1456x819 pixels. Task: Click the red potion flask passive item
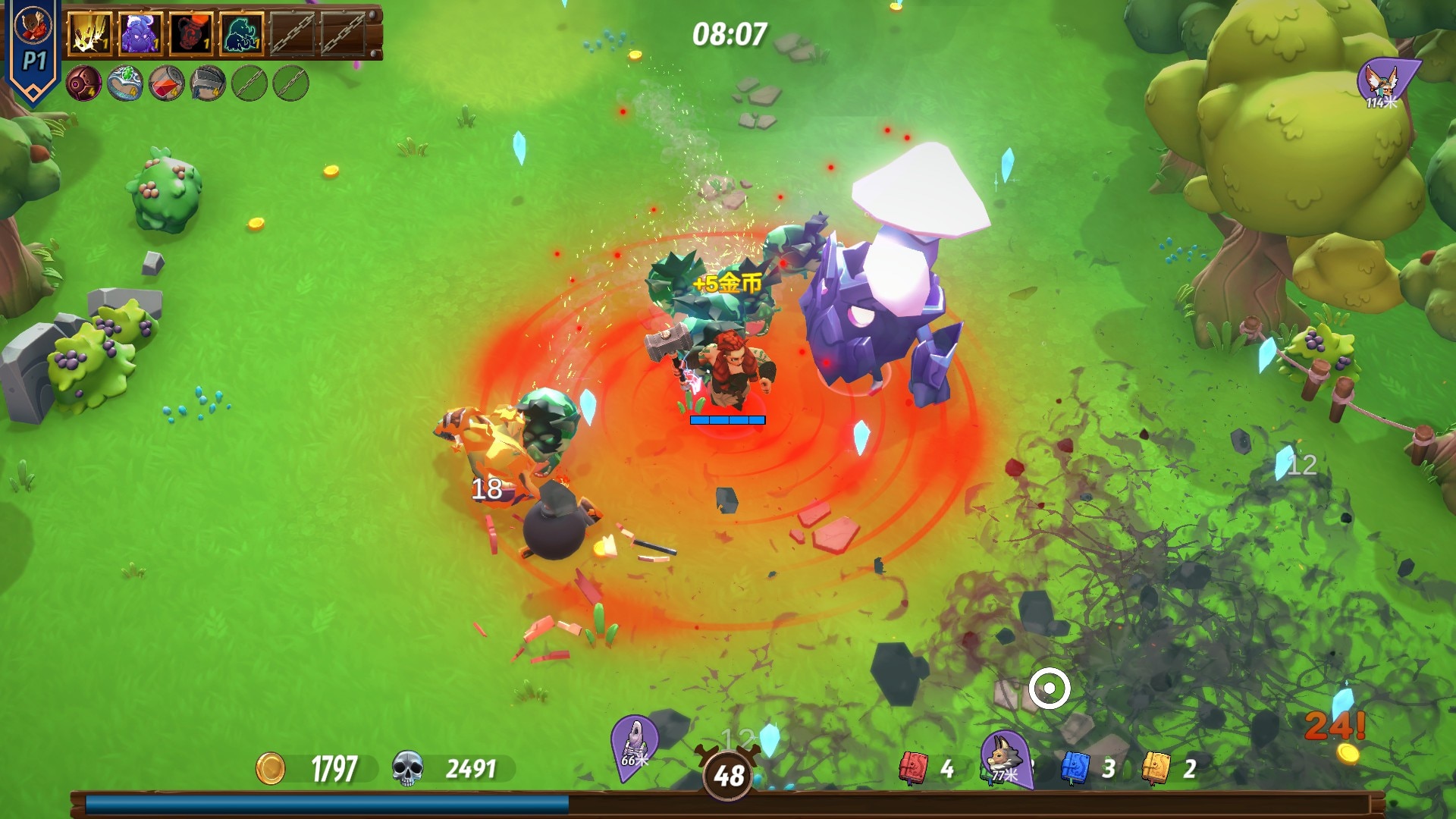click(x=166, y=83)
